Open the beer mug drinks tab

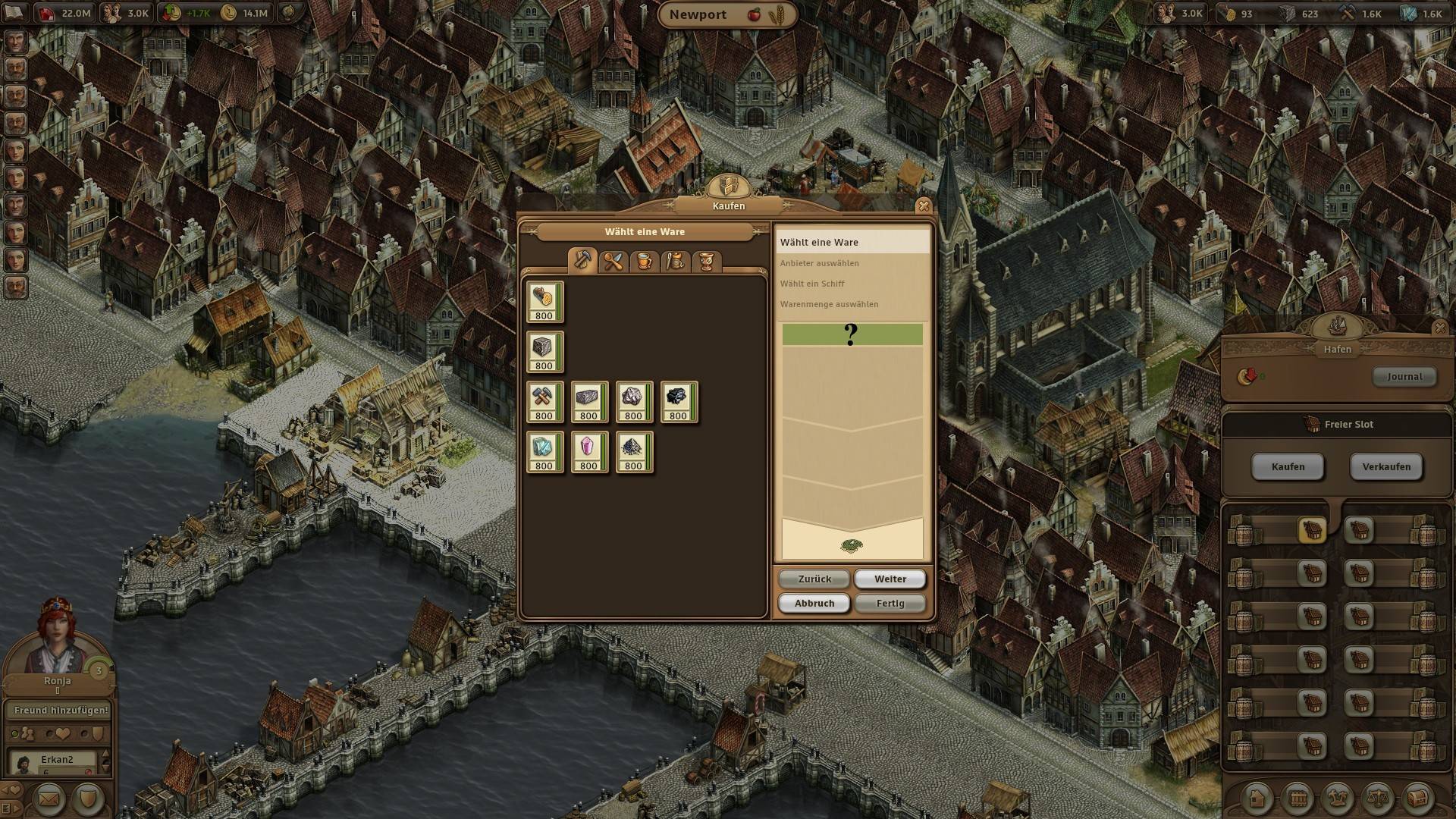click(645, 262)
